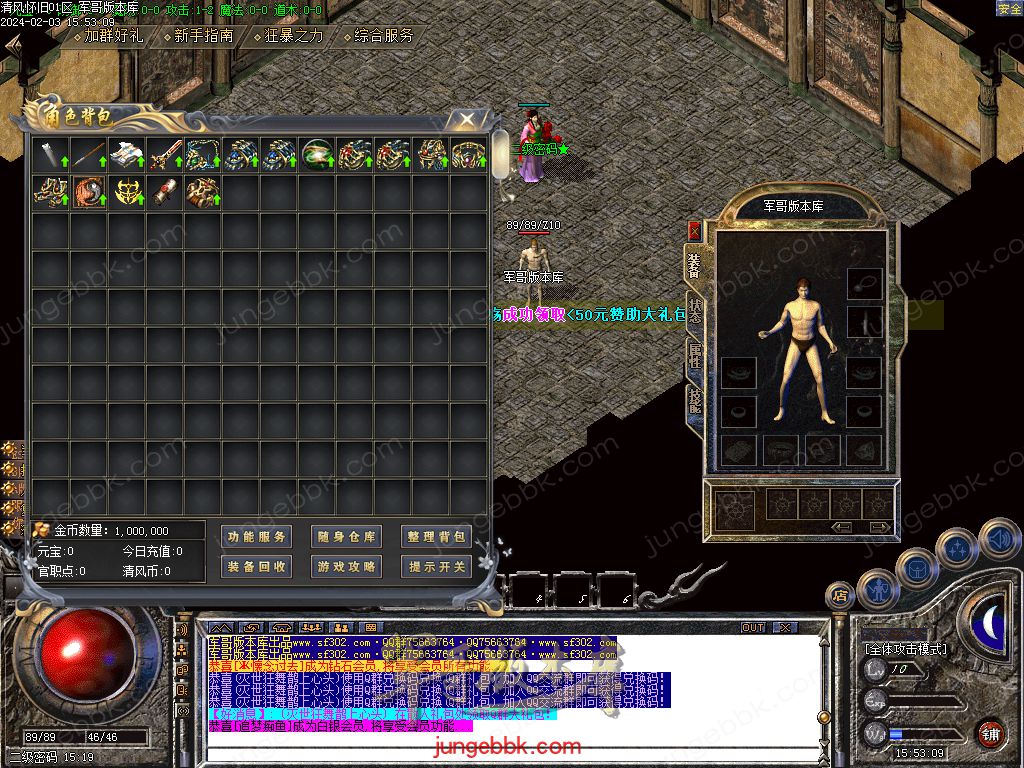Open the 加群好礼 group gift menu
This screenshot has width=1024, height=768.
click(x=107, y=36)
